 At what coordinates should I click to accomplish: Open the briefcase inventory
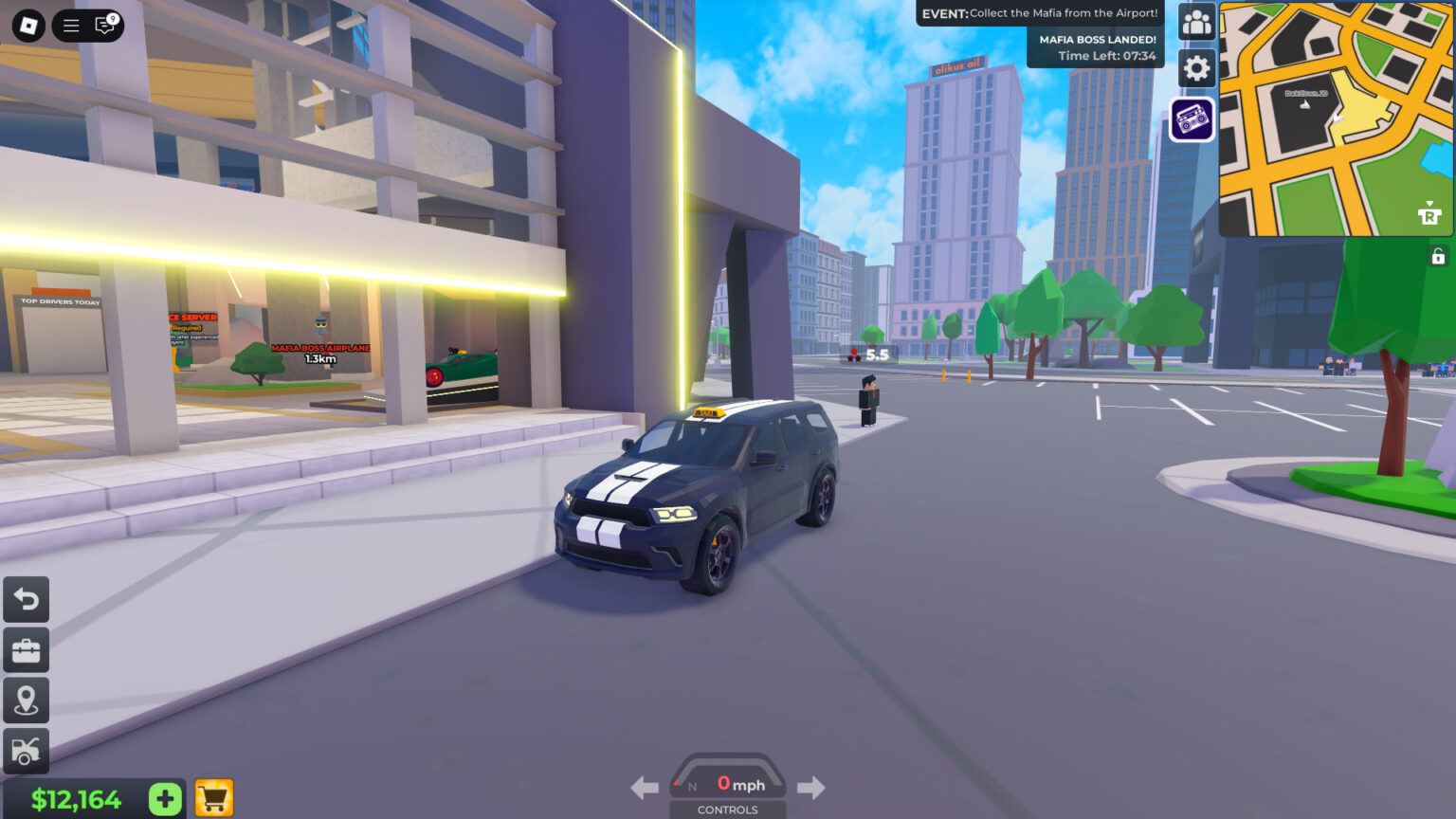[x=26, y=650]
